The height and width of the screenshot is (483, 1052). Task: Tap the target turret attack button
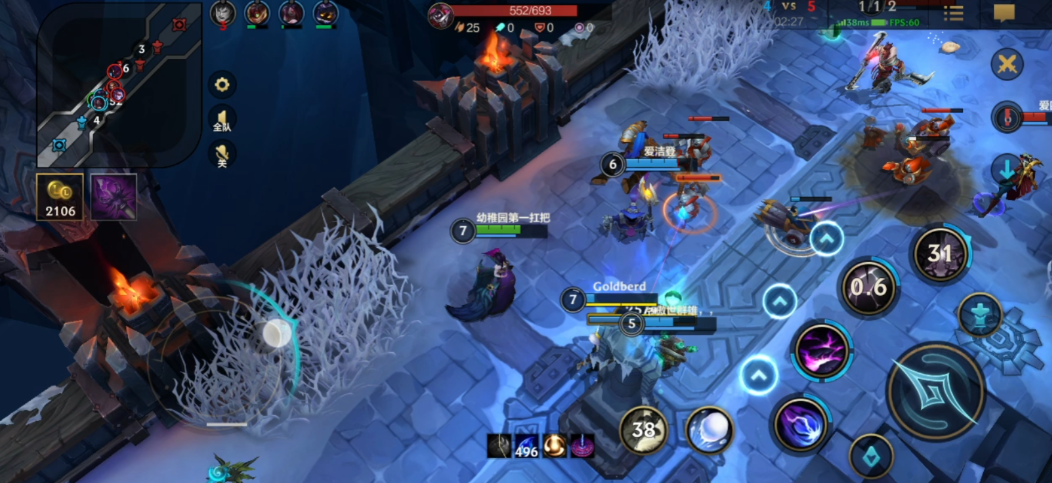980,314
